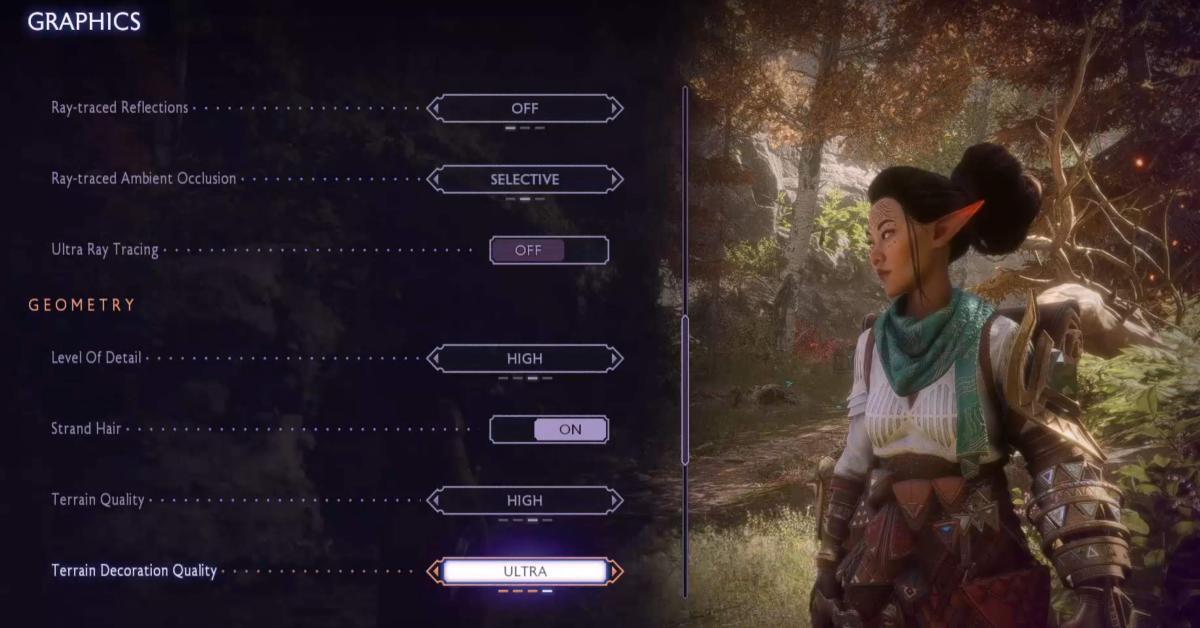The image size is (1200, 628).
Task: Decrease Ray-traced Ambient Occlusion with left arrow
Action: coord(434,179)
